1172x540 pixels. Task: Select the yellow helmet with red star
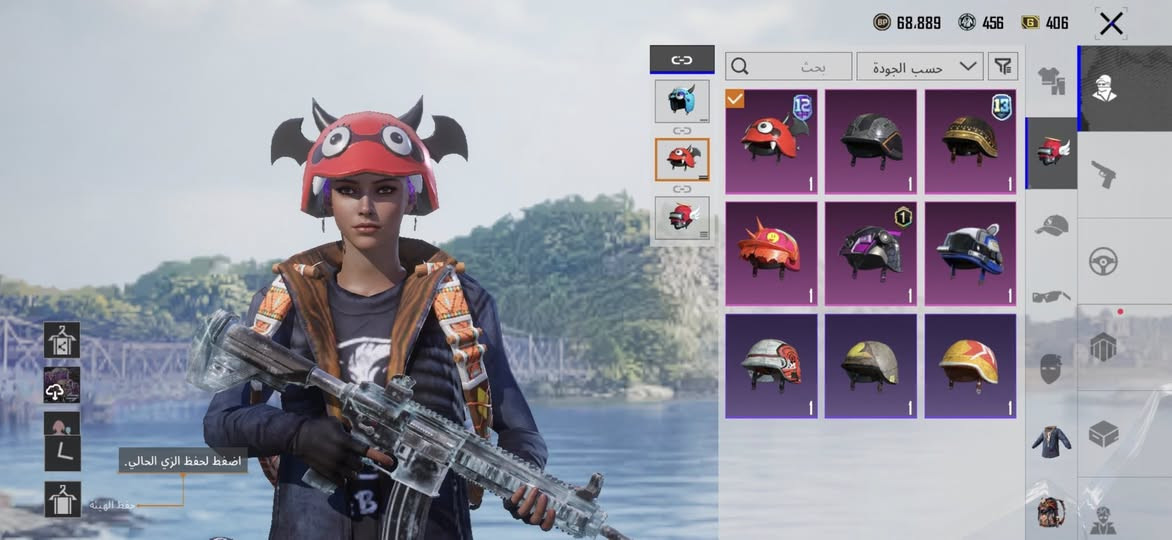click(970, 365)
